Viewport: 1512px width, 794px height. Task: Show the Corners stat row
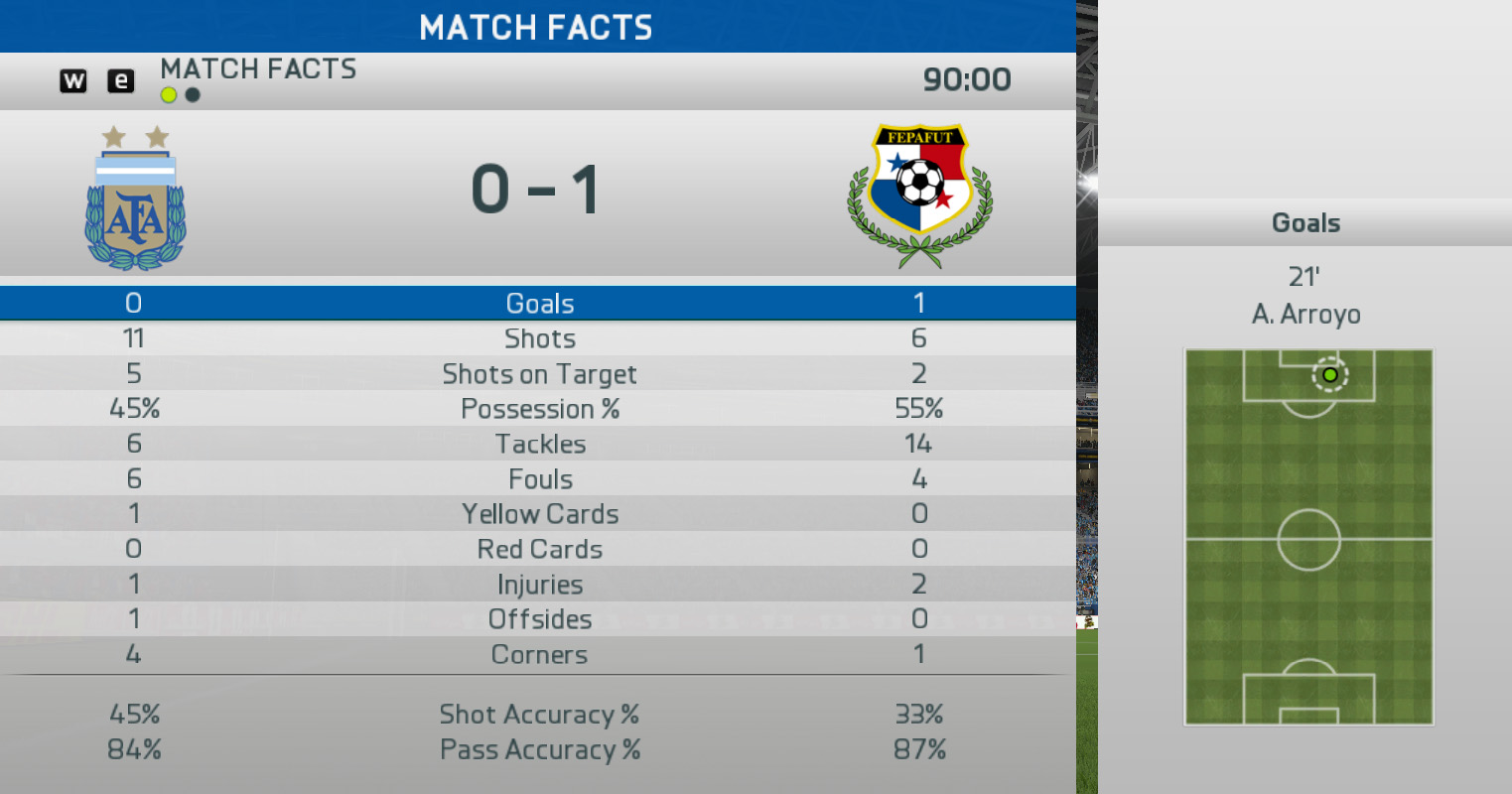click(x=539, y=655)
